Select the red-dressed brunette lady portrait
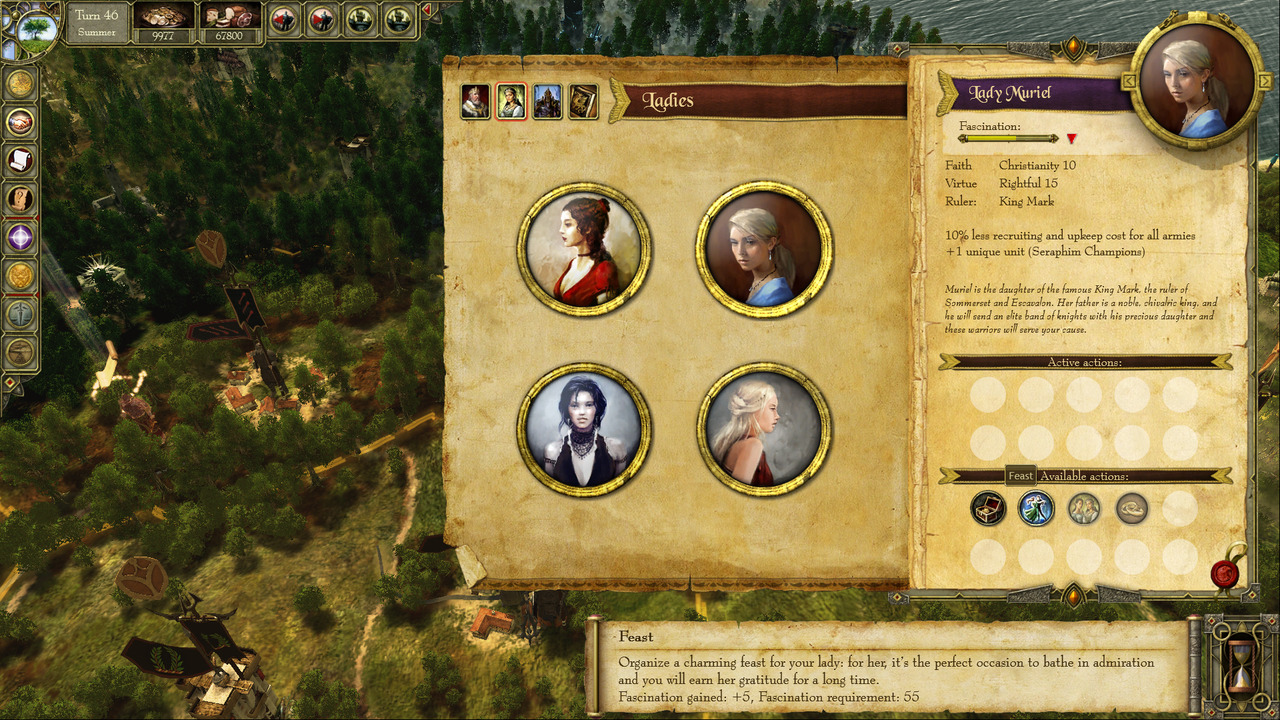The width and height of the screenshot is (1280, 720). [584, 249]
